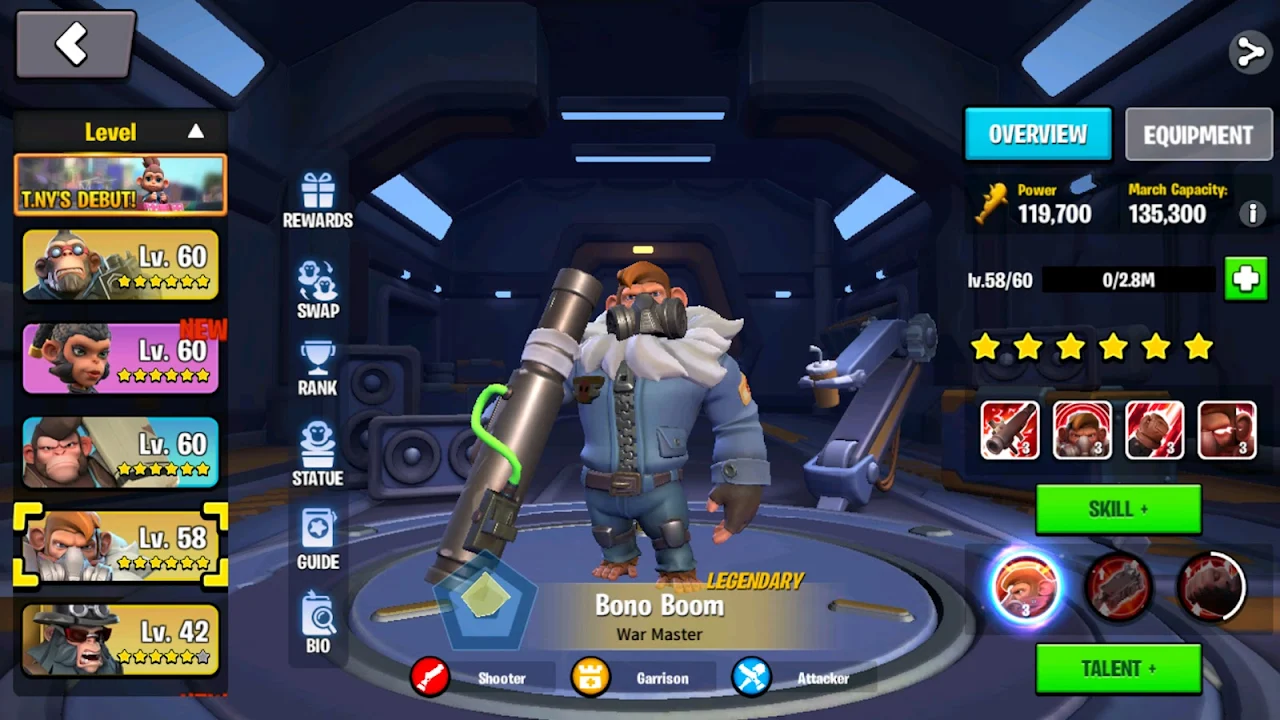Image resolution: width=1280 pixels, height=720 pixels.
Task: Open the T.NY's Debut banner
Action: [x=120, y=185]
